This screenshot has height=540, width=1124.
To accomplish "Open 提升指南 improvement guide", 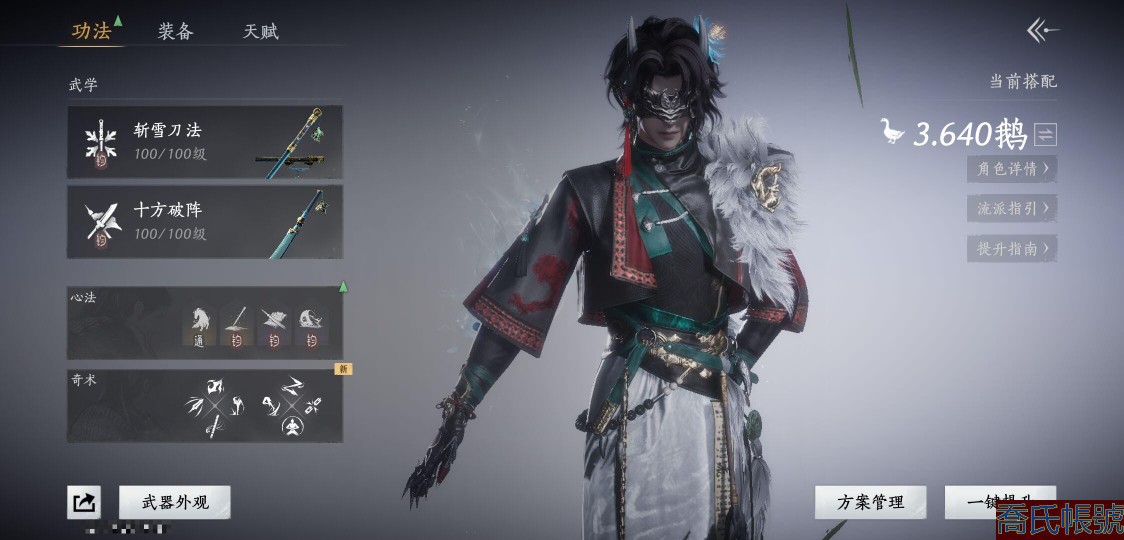I will tap(1012, 249).
